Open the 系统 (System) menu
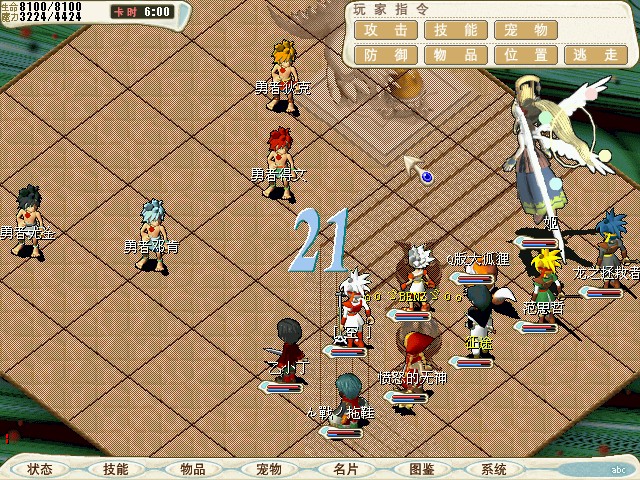 pos(494,469)
